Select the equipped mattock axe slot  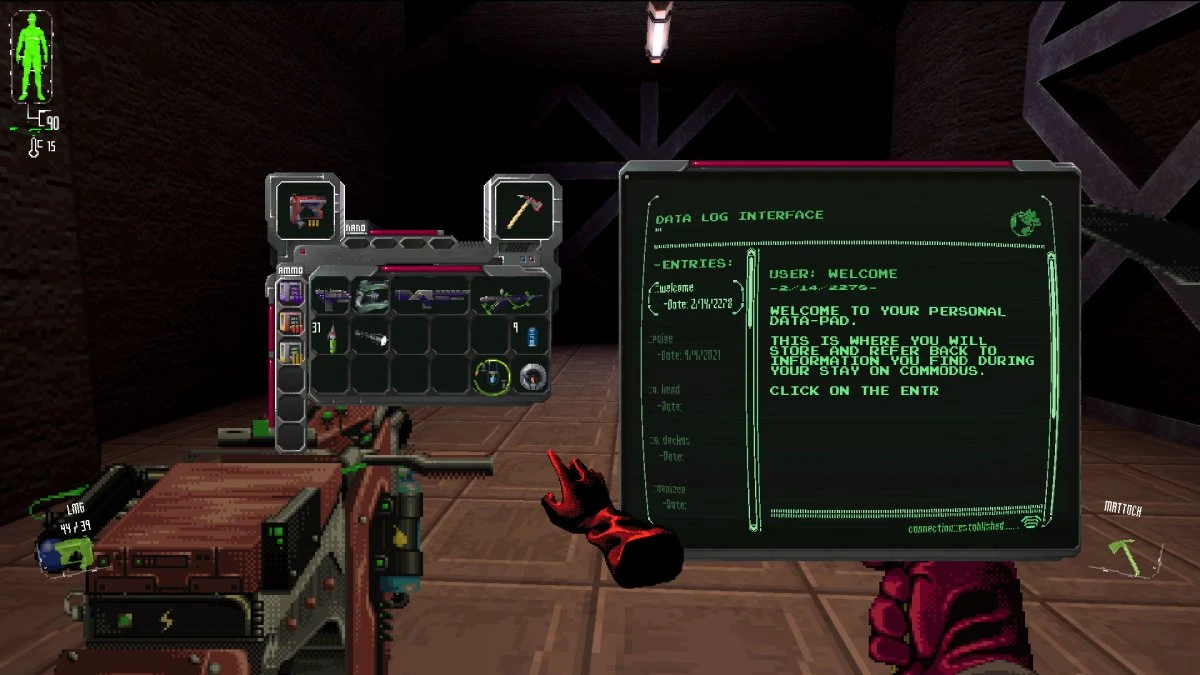523,210
